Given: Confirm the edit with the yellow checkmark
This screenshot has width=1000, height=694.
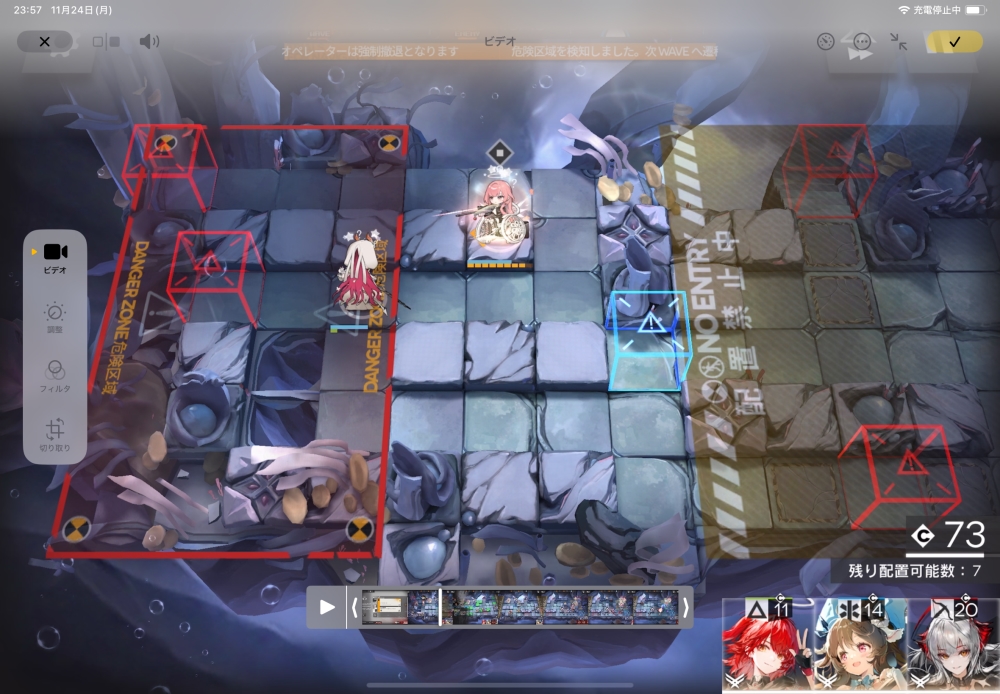Looking at the screenshot, I should coord(954,42).
